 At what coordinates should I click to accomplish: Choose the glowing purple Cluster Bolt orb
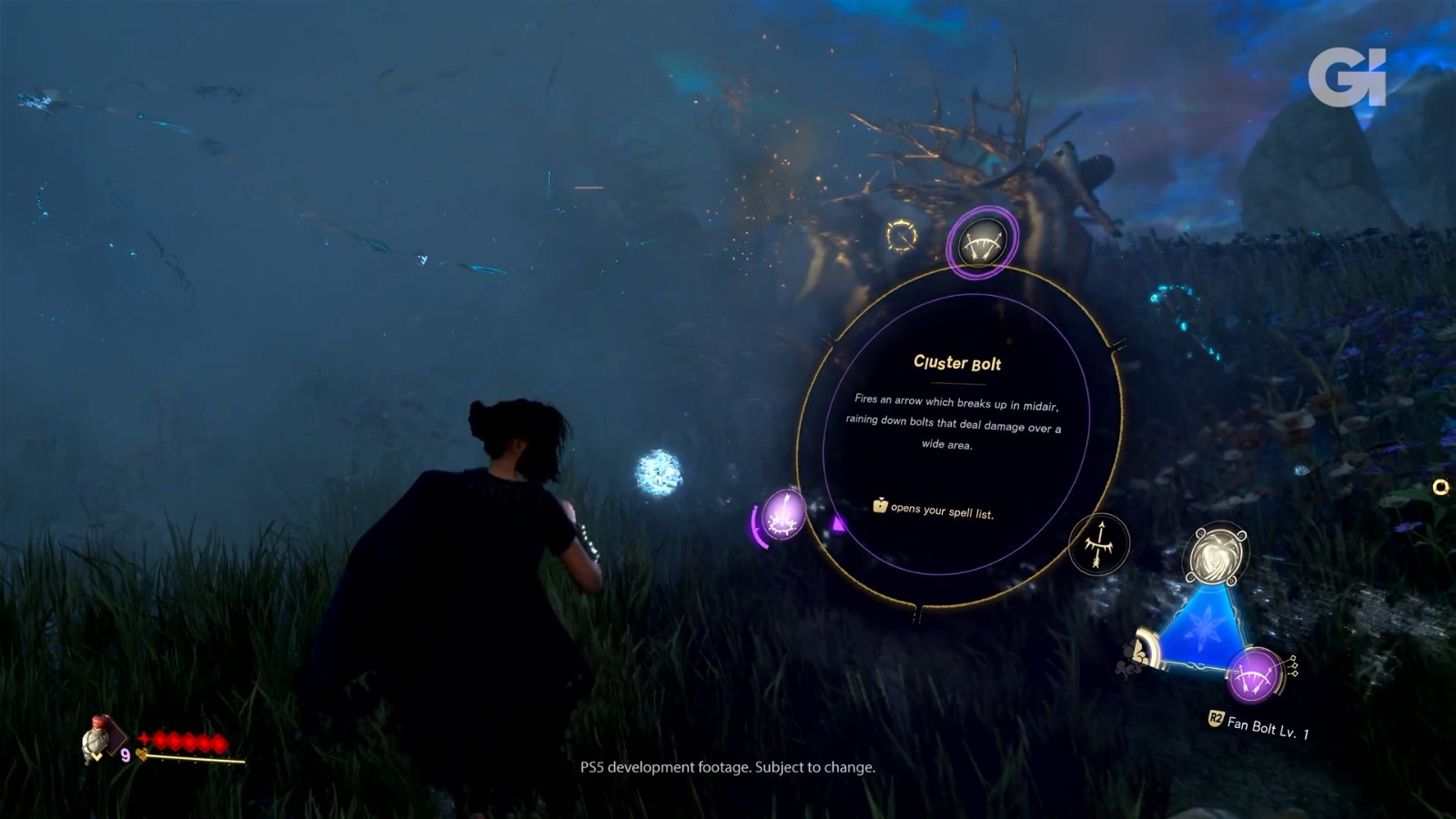coord(782,515)
